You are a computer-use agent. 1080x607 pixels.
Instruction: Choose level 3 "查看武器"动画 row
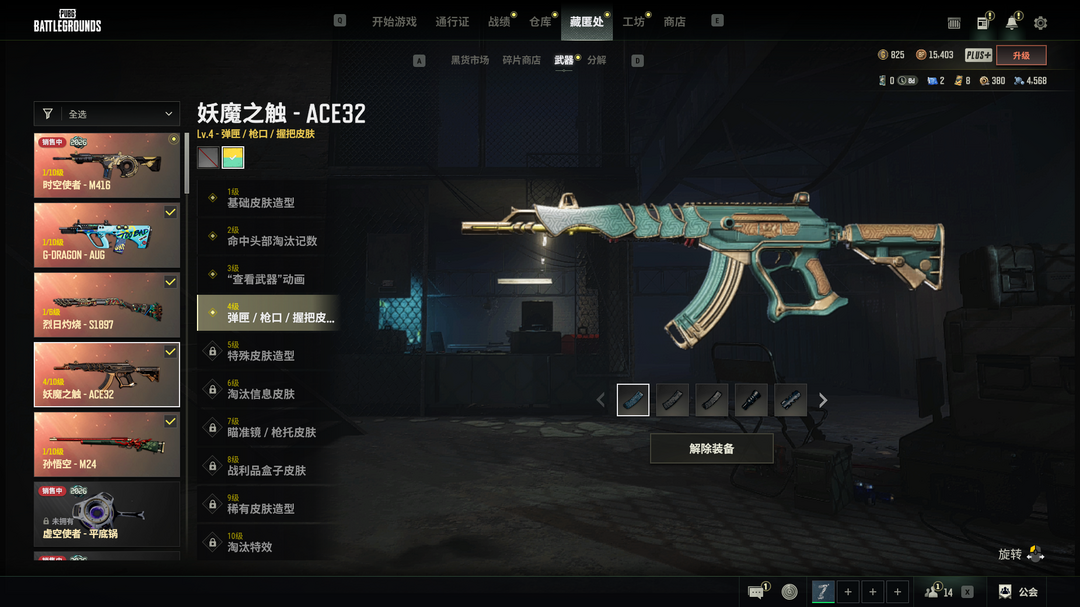pos(268,274)
